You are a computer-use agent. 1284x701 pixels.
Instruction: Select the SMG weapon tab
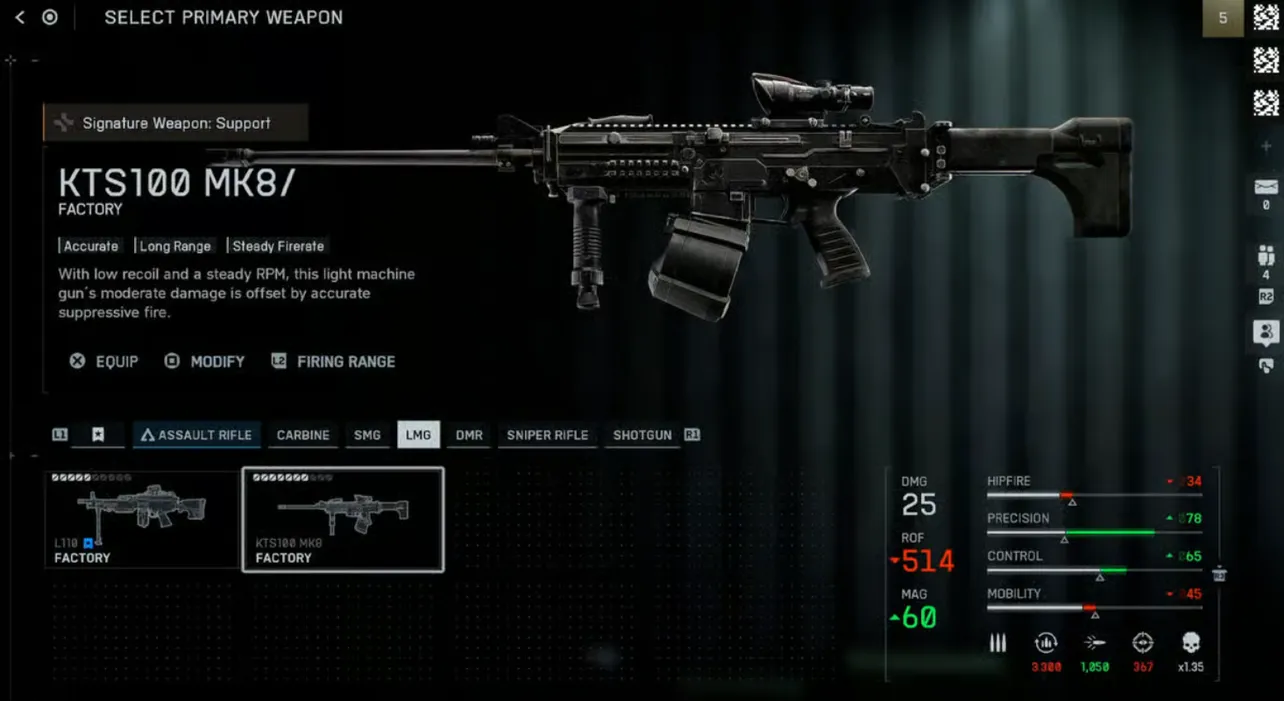(367, 435)
